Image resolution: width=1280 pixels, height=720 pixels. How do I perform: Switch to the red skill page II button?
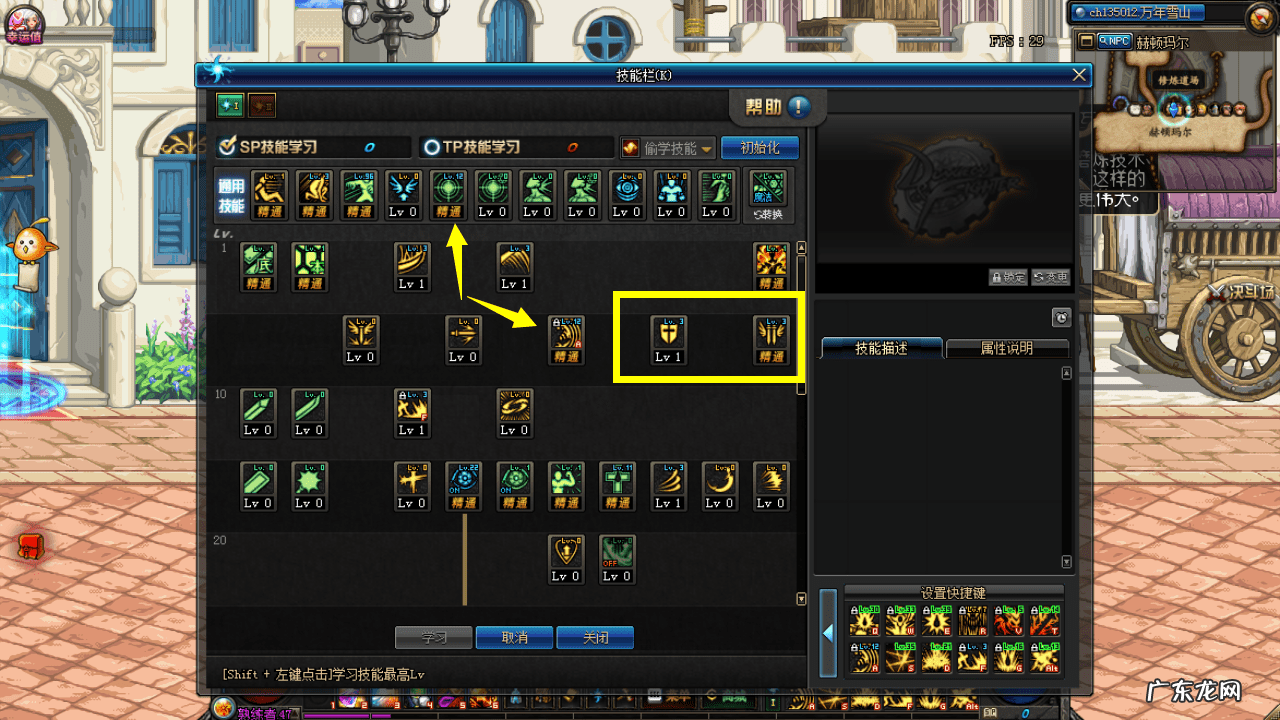click(x=261, y=105)
